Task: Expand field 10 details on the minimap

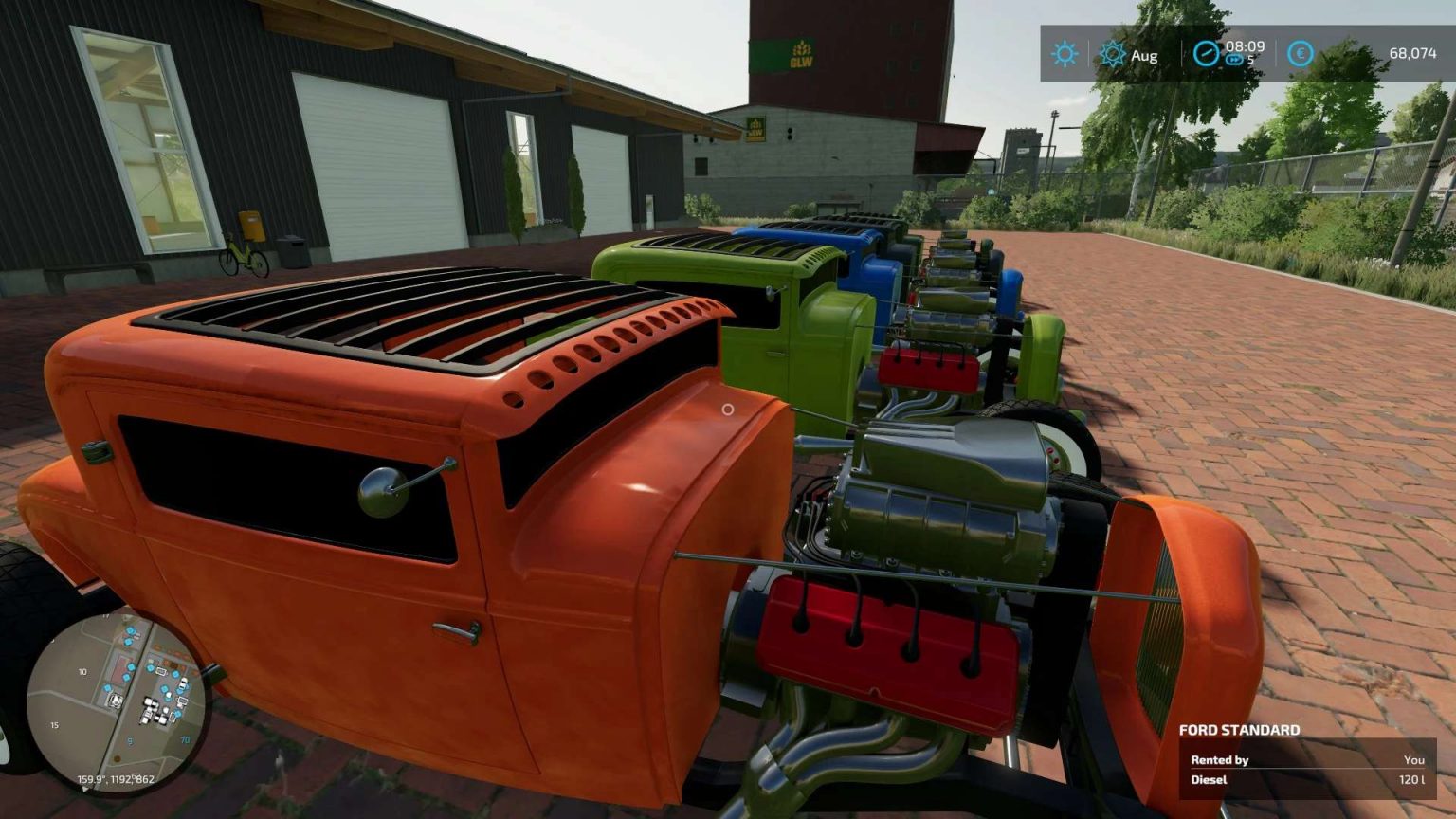Action: pyautogui.click(x=82, y=671)
